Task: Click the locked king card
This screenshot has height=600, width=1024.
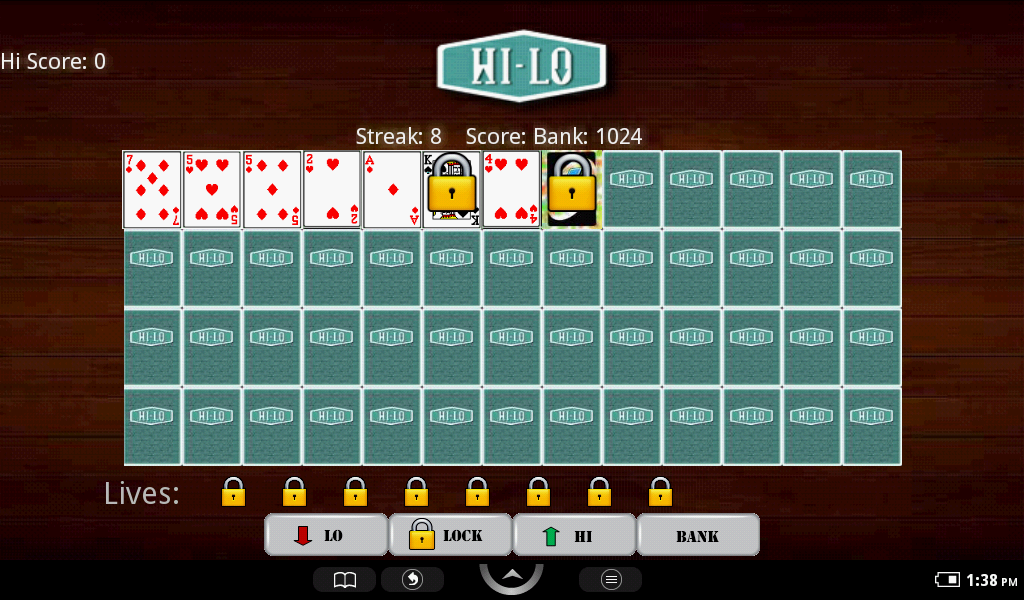Action: coord(452,190)
